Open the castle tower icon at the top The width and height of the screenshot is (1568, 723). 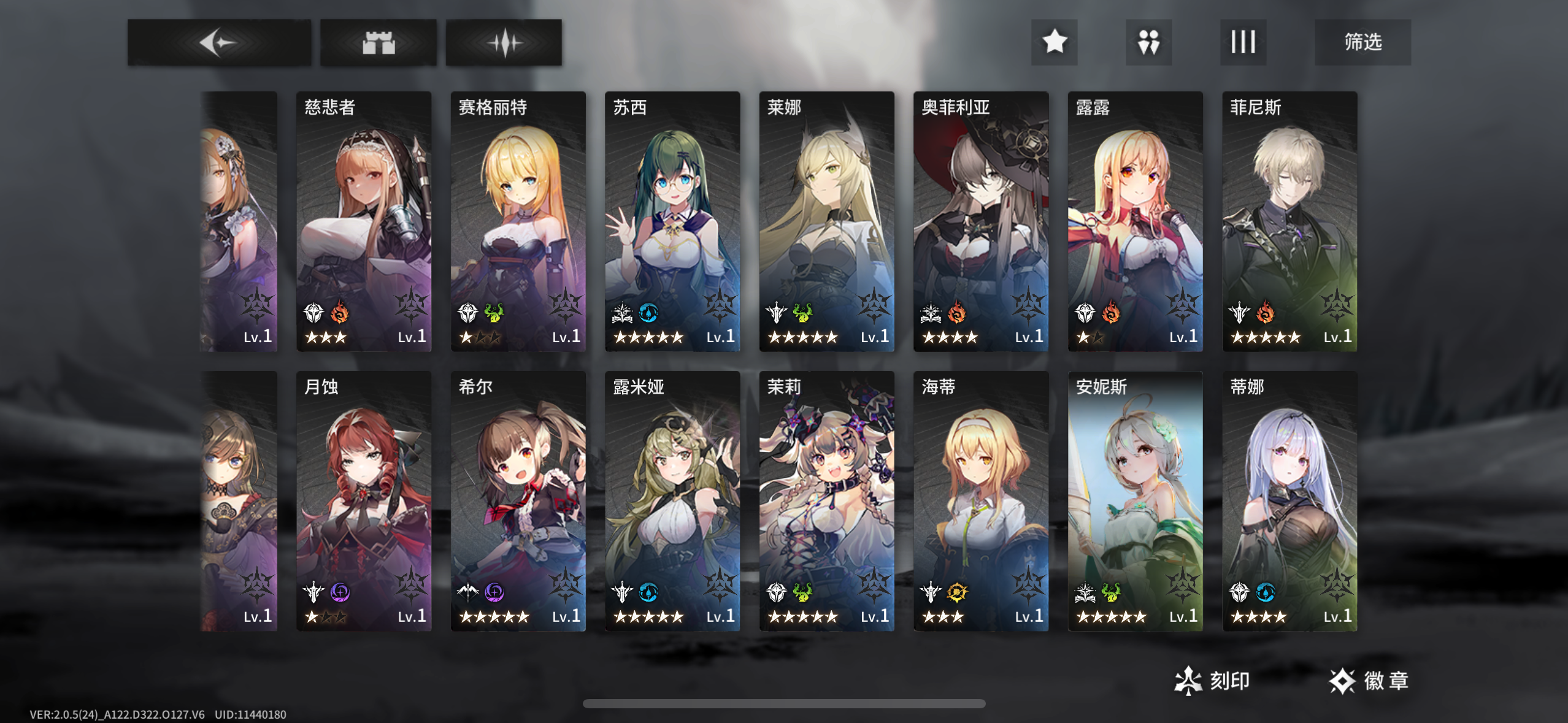tap(379, 42)
